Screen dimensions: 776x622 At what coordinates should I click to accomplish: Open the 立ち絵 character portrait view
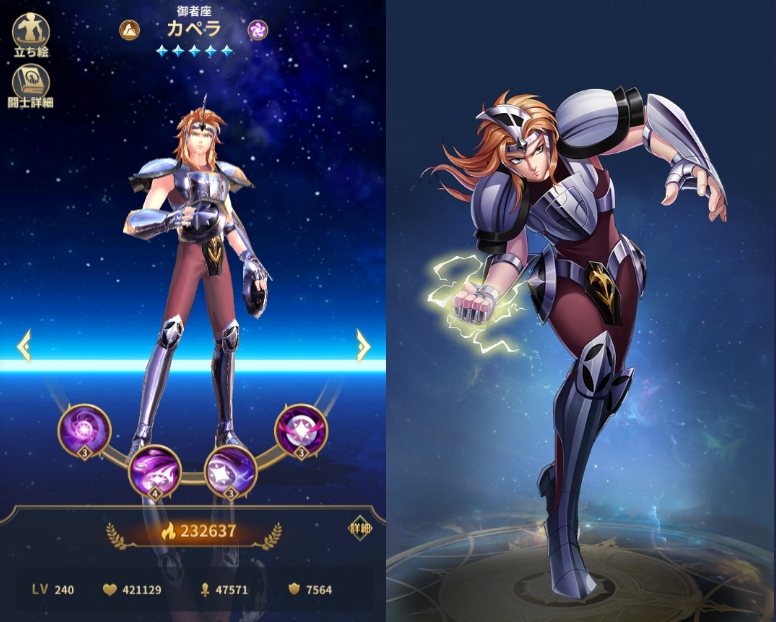pyautogui.click(x=31, y=33)
